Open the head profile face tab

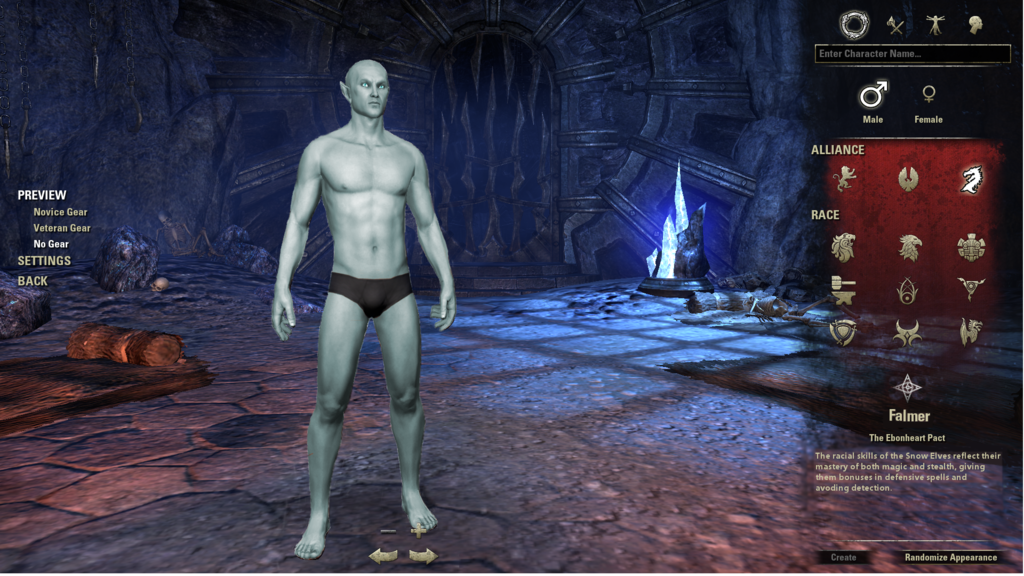tap(974, 24)
